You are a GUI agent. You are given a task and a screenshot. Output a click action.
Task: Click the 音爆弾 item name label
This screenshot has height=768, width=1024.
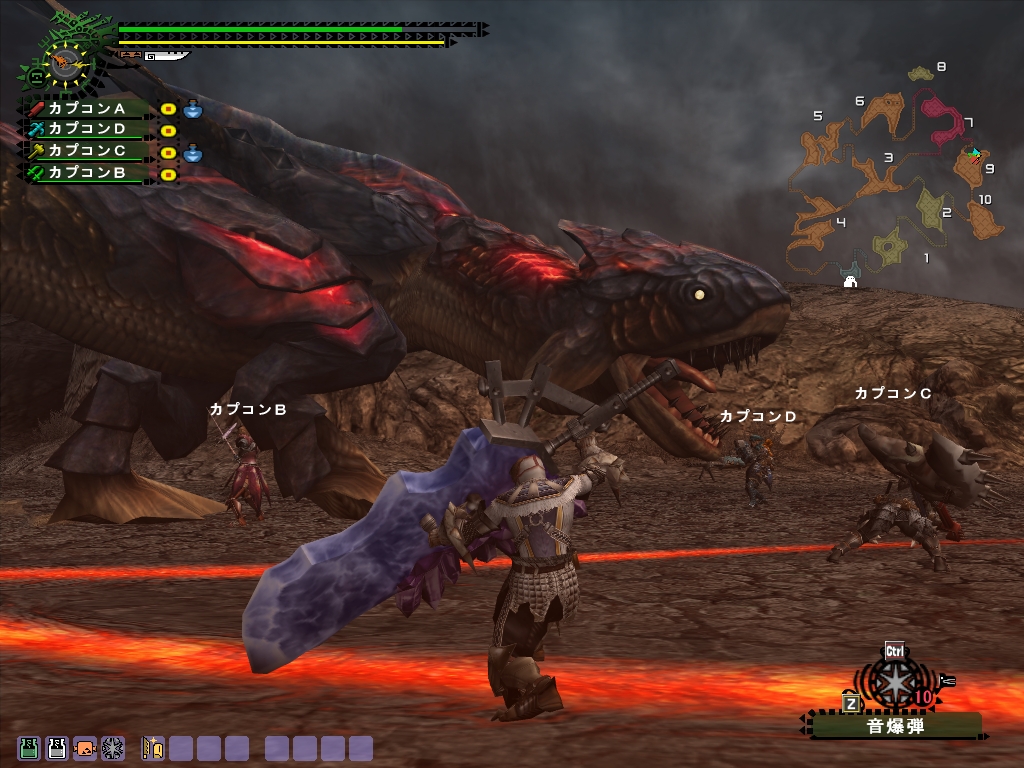[895, 726]
